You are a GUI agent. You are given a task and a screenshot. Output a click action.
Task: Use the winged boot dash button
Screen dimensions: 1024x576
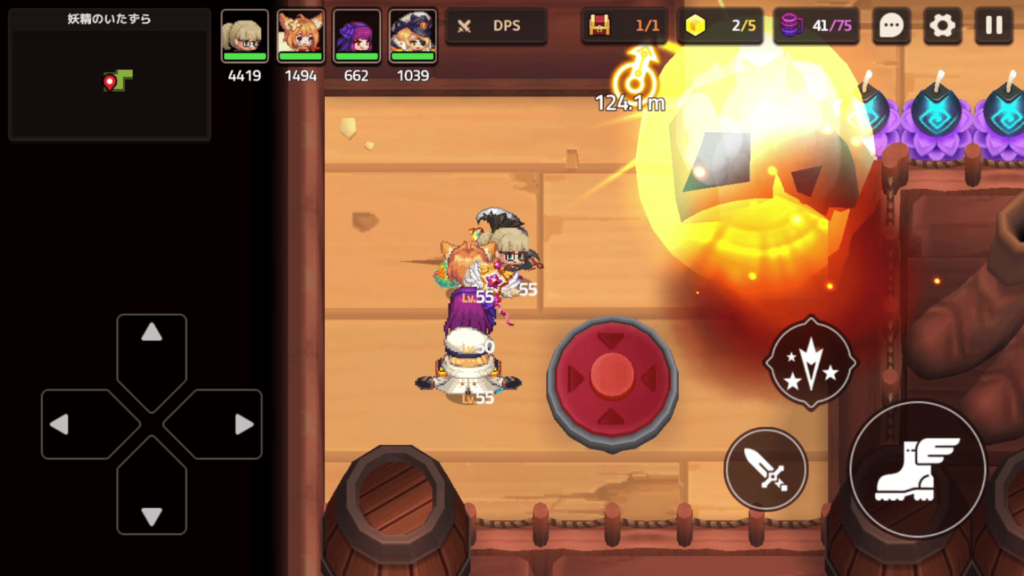click(x=917, y=468)
